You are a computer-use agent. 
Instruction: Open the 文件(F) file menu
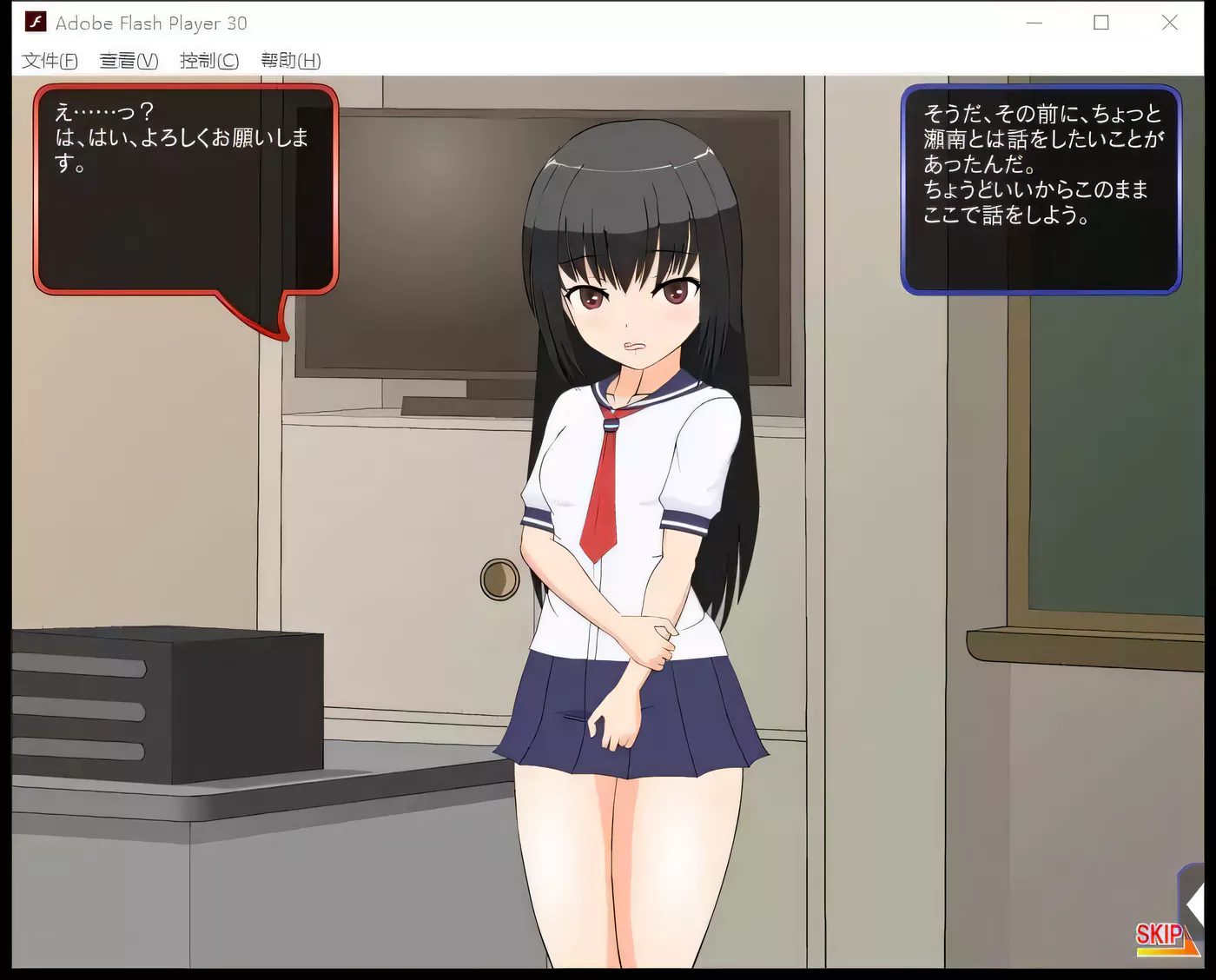(x=50, y=61)
